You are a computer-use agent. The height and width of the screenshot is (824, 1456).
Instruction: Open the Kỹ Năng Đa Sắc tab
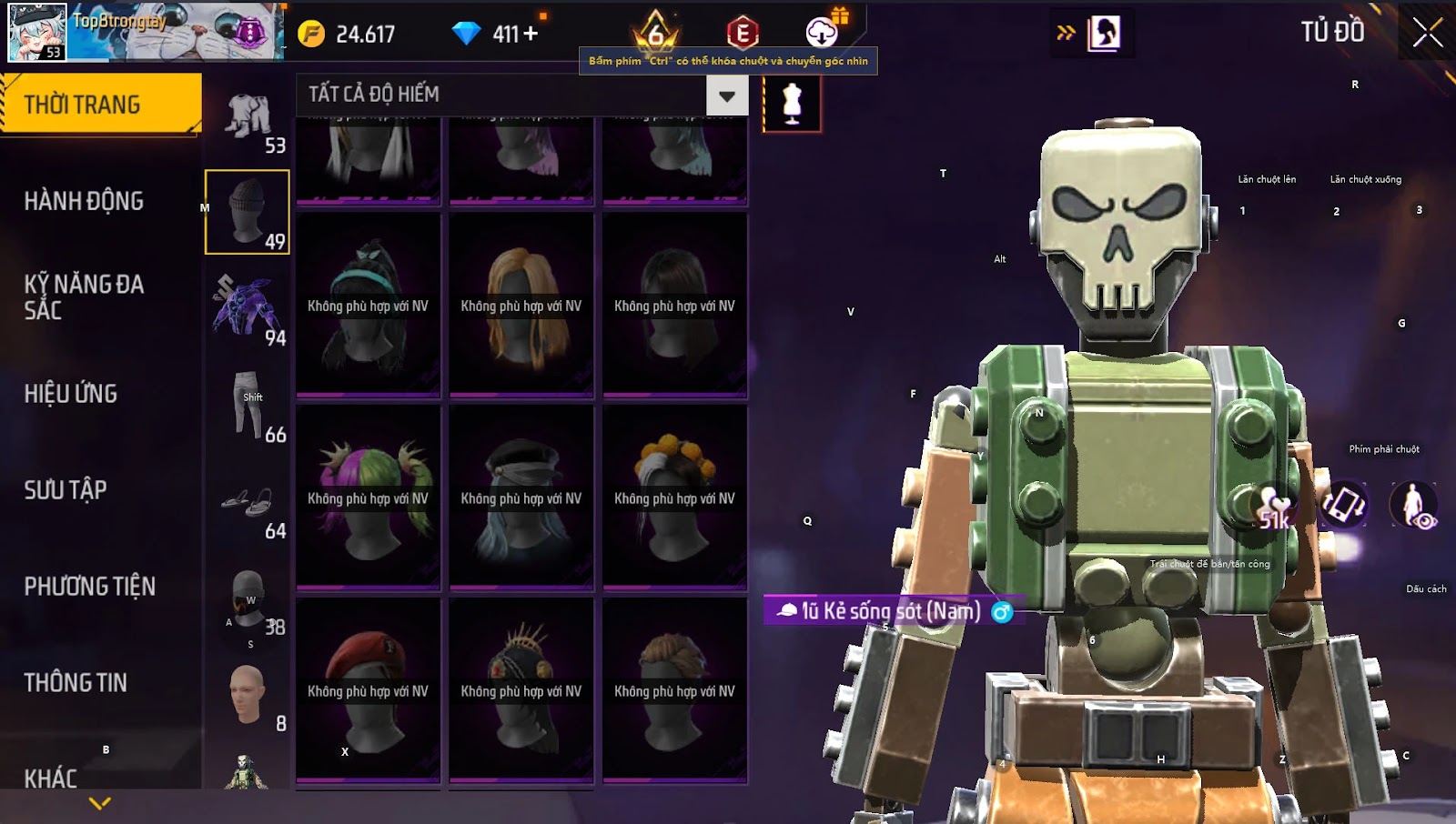click(x=84, y=296)
